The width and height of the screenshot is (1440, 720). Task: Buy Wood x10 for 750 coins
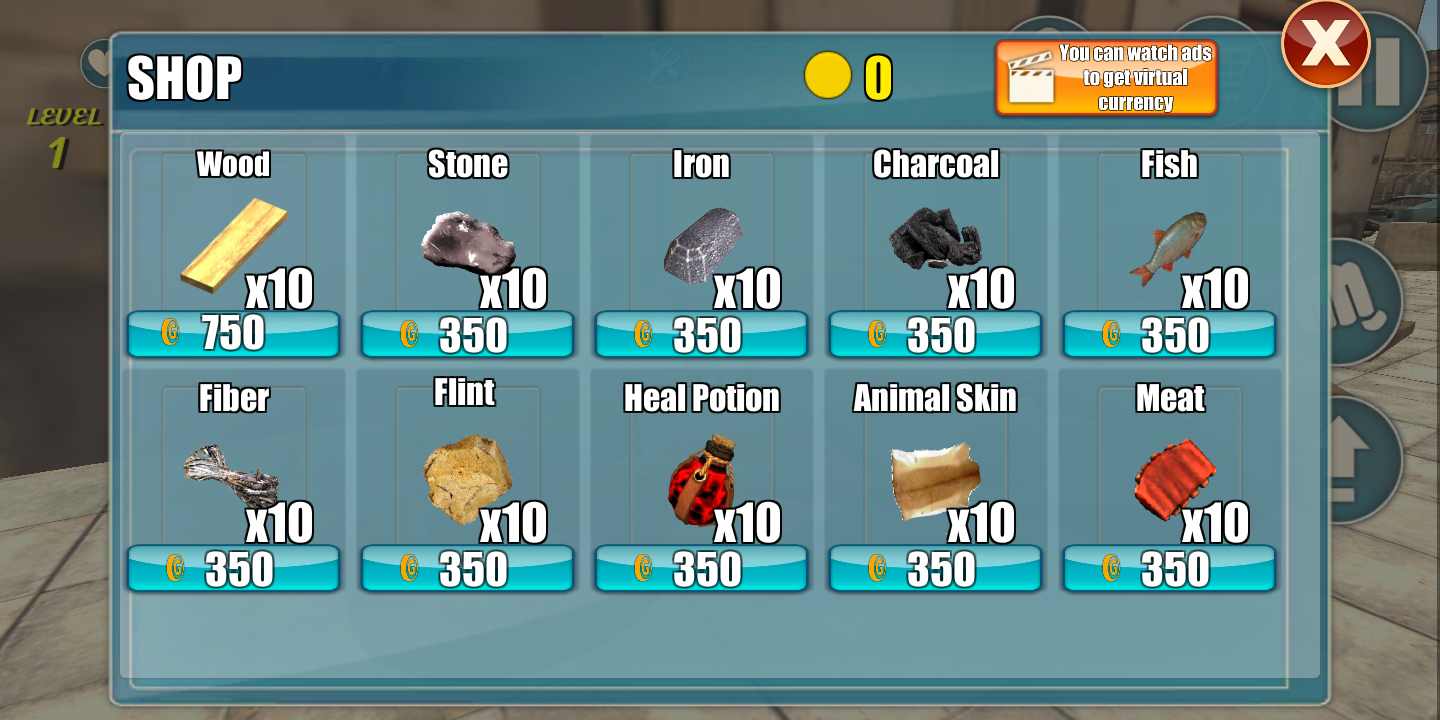(x=233, y=334)
